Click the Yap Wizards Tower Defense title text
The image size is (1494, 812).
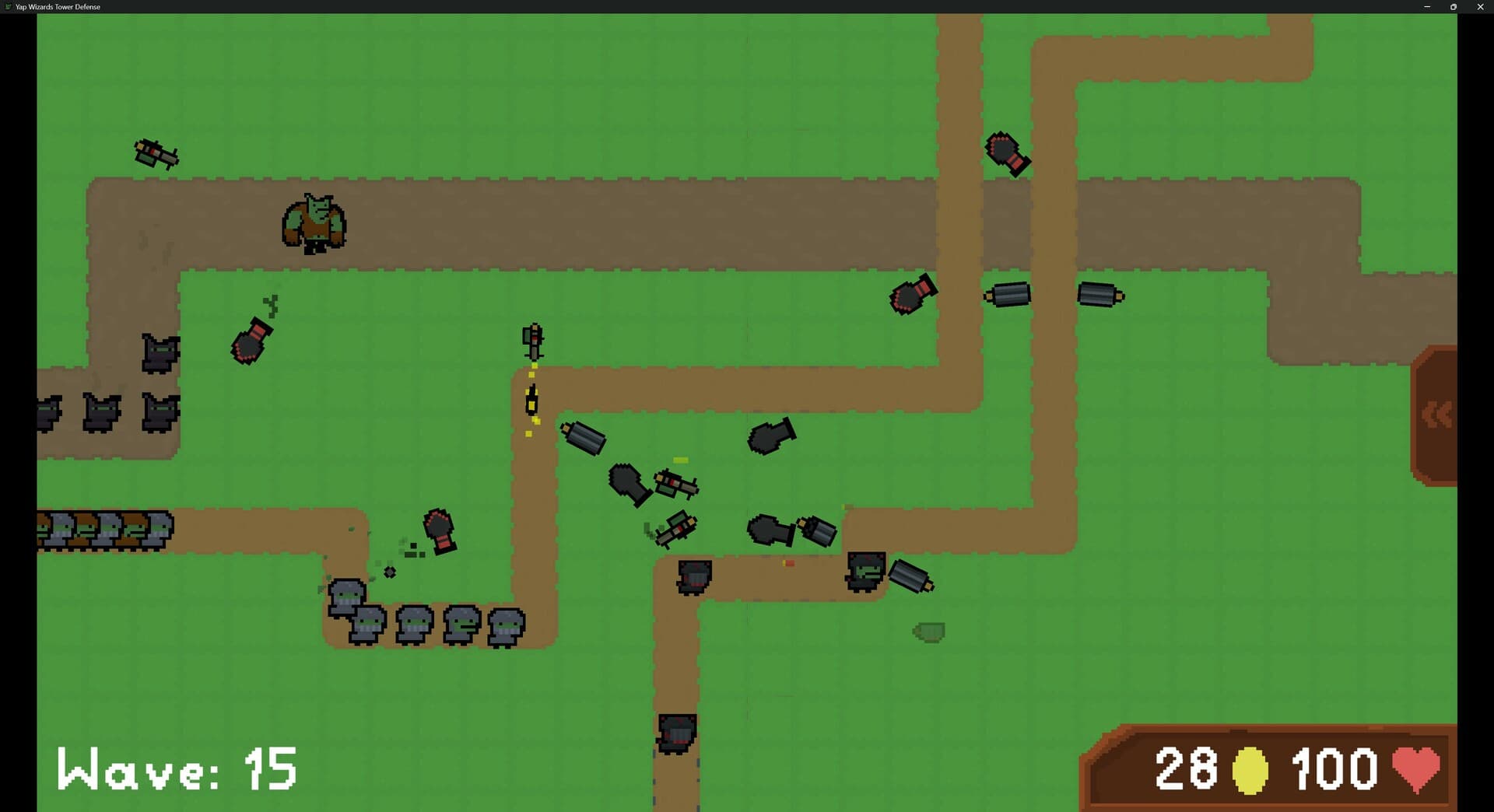(54, 7)
